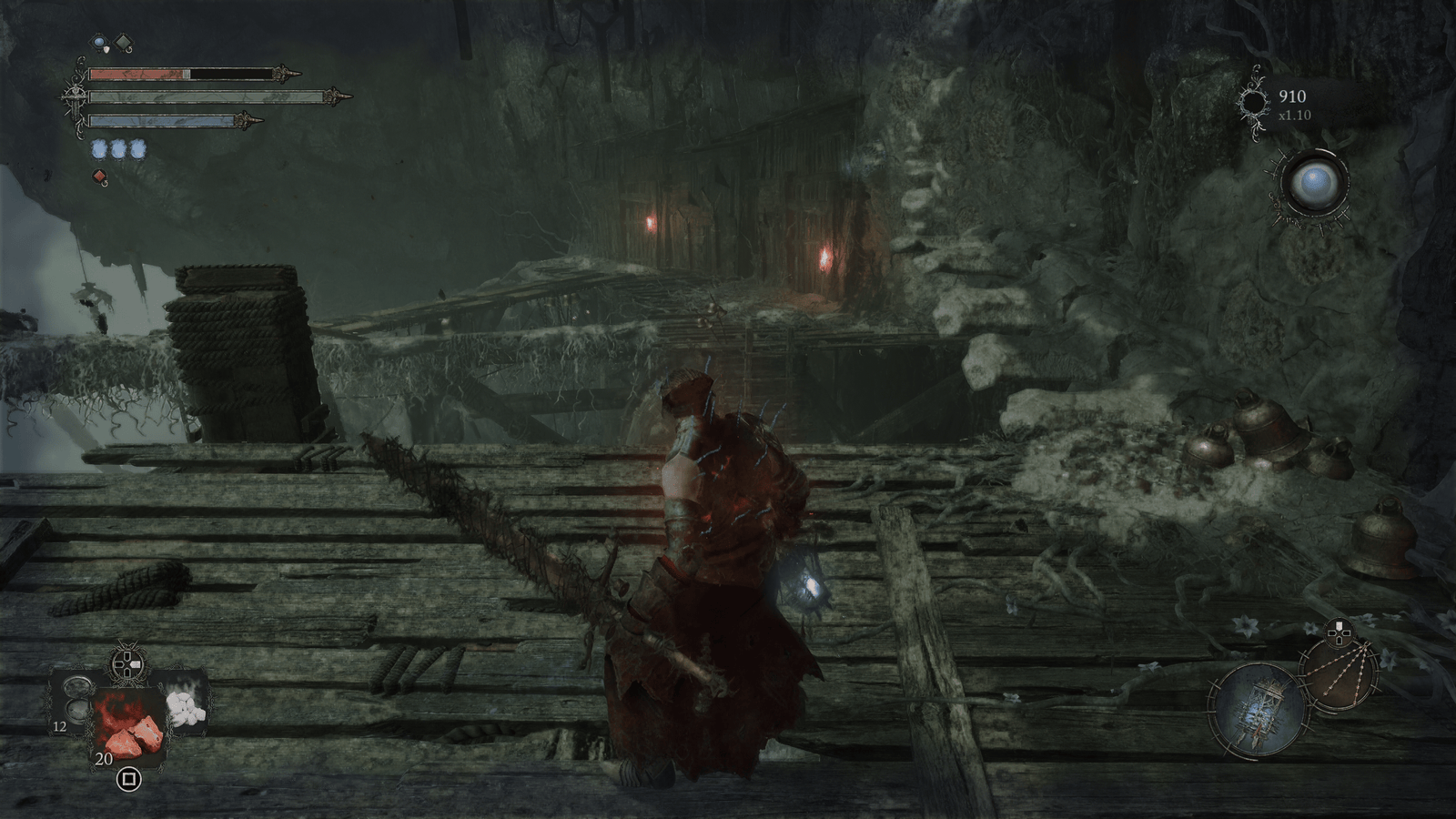Select the white pebbles quick item

(x=187, y=709)
